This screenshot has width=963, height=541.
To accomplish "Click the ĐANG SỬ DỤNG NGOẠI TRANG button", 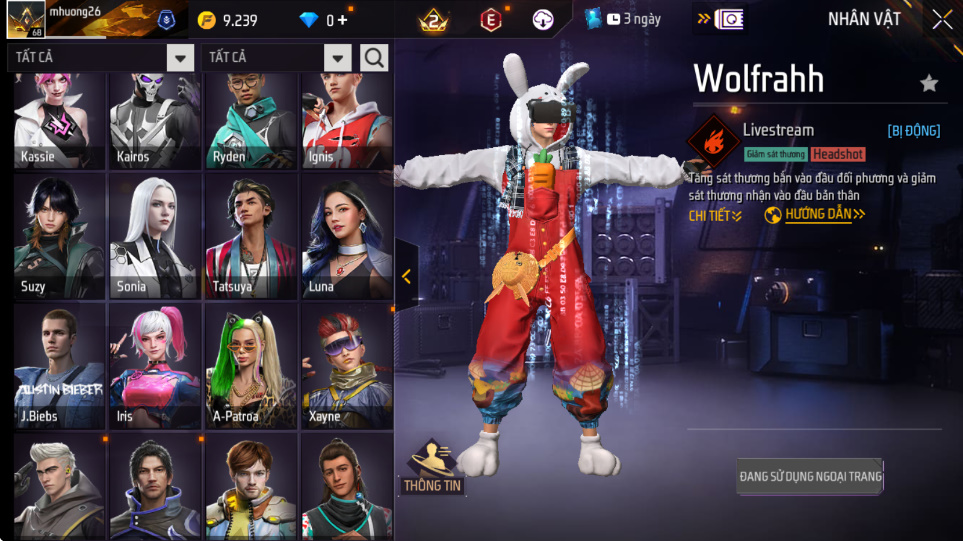I will tap(810, 477).
